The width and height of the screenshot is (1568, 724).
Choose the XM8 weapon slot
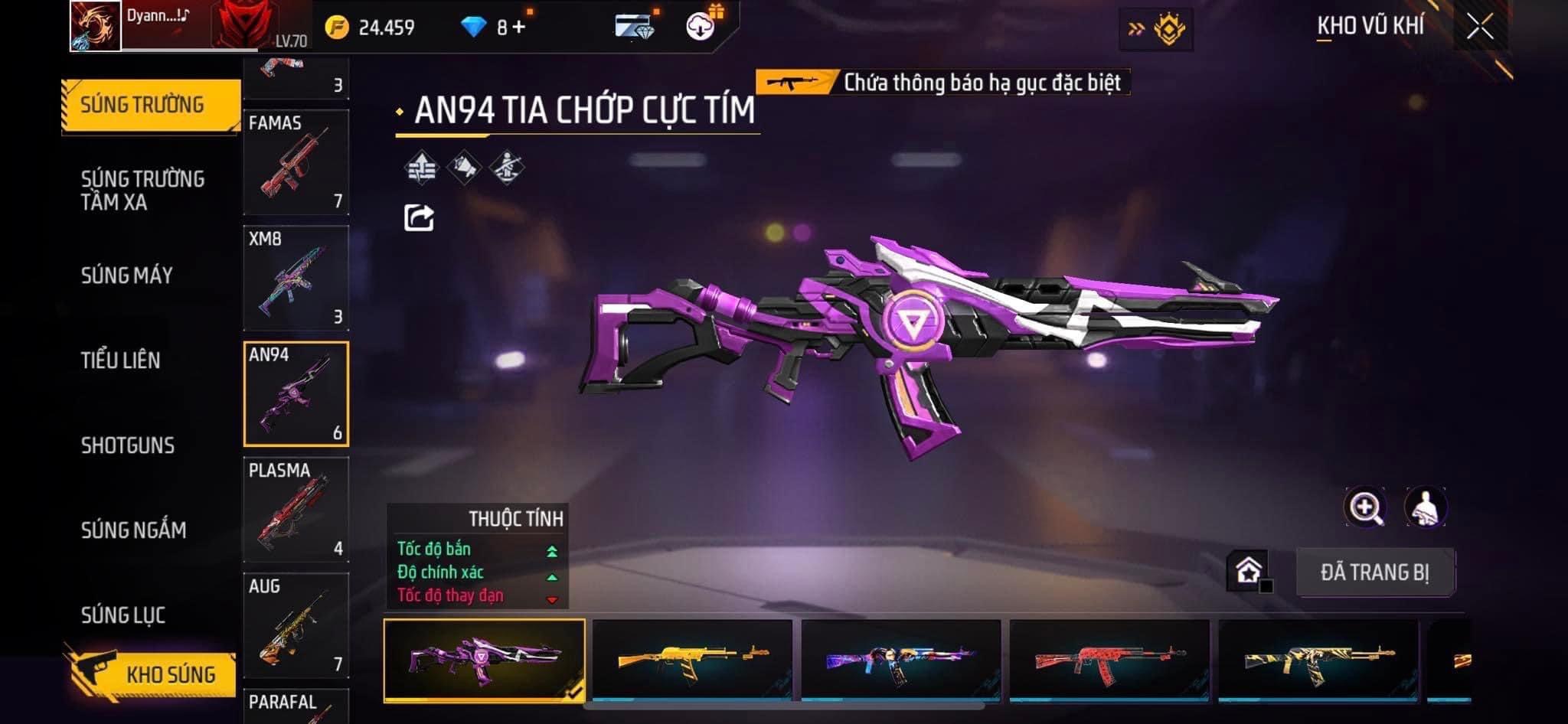click(x=296, y=278)
